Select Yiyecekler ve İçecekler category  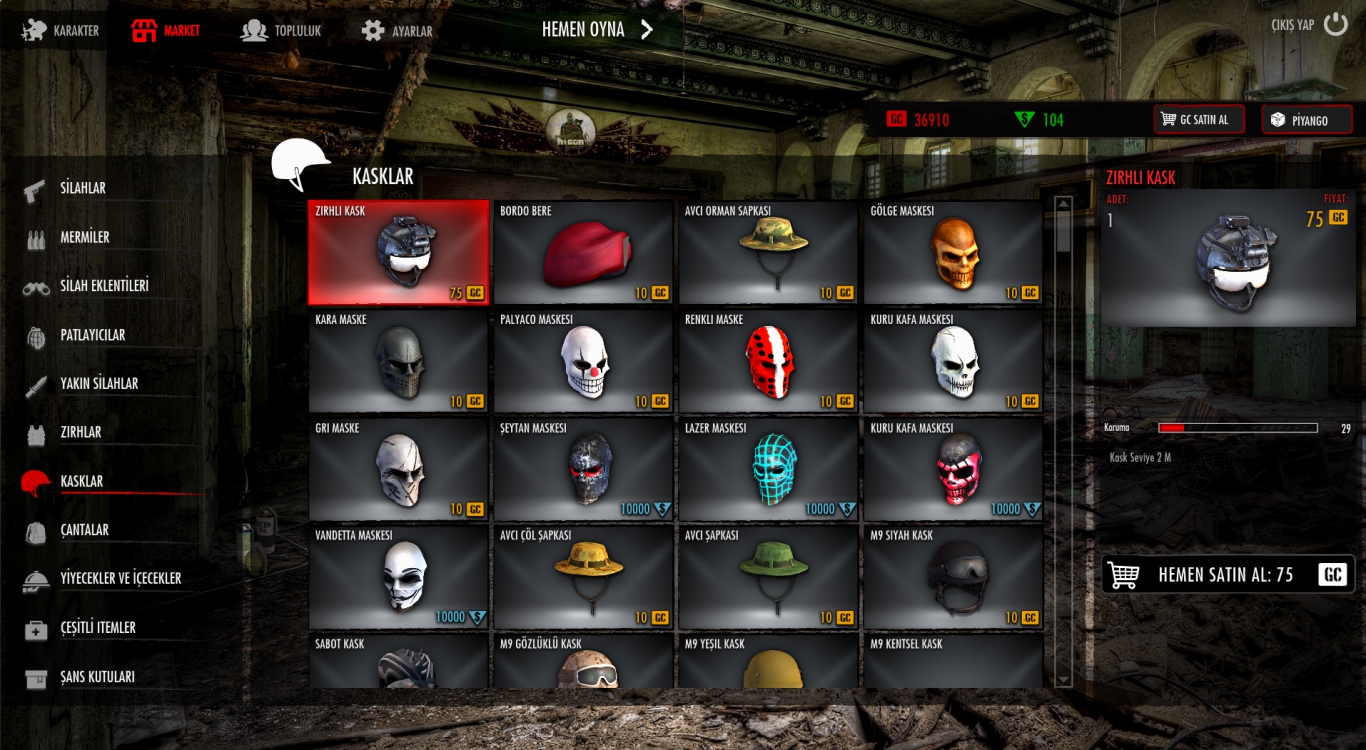point(120,579)
